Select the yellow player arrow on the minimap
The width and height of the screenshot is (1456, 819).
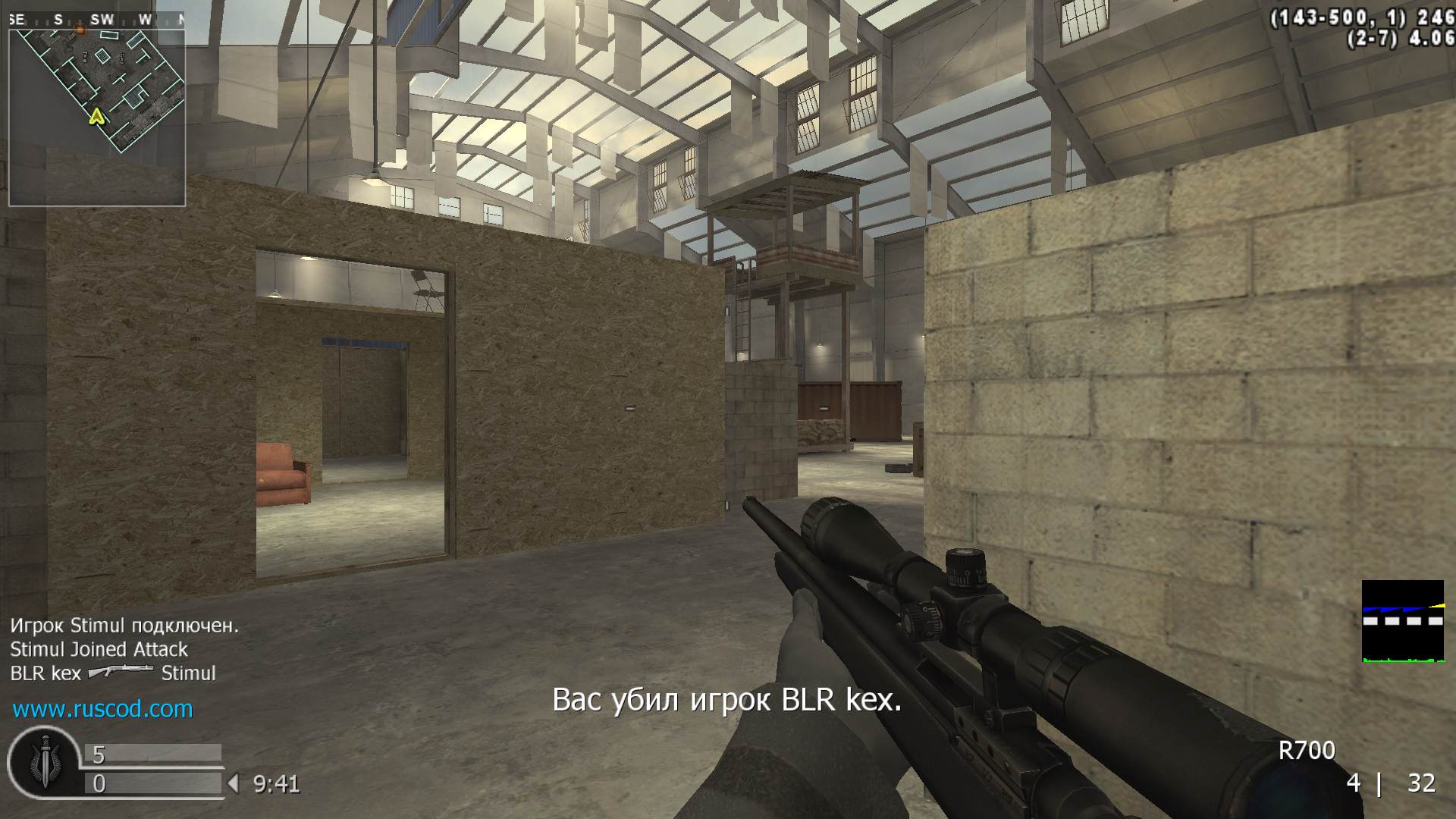click(x=96, y=117)
